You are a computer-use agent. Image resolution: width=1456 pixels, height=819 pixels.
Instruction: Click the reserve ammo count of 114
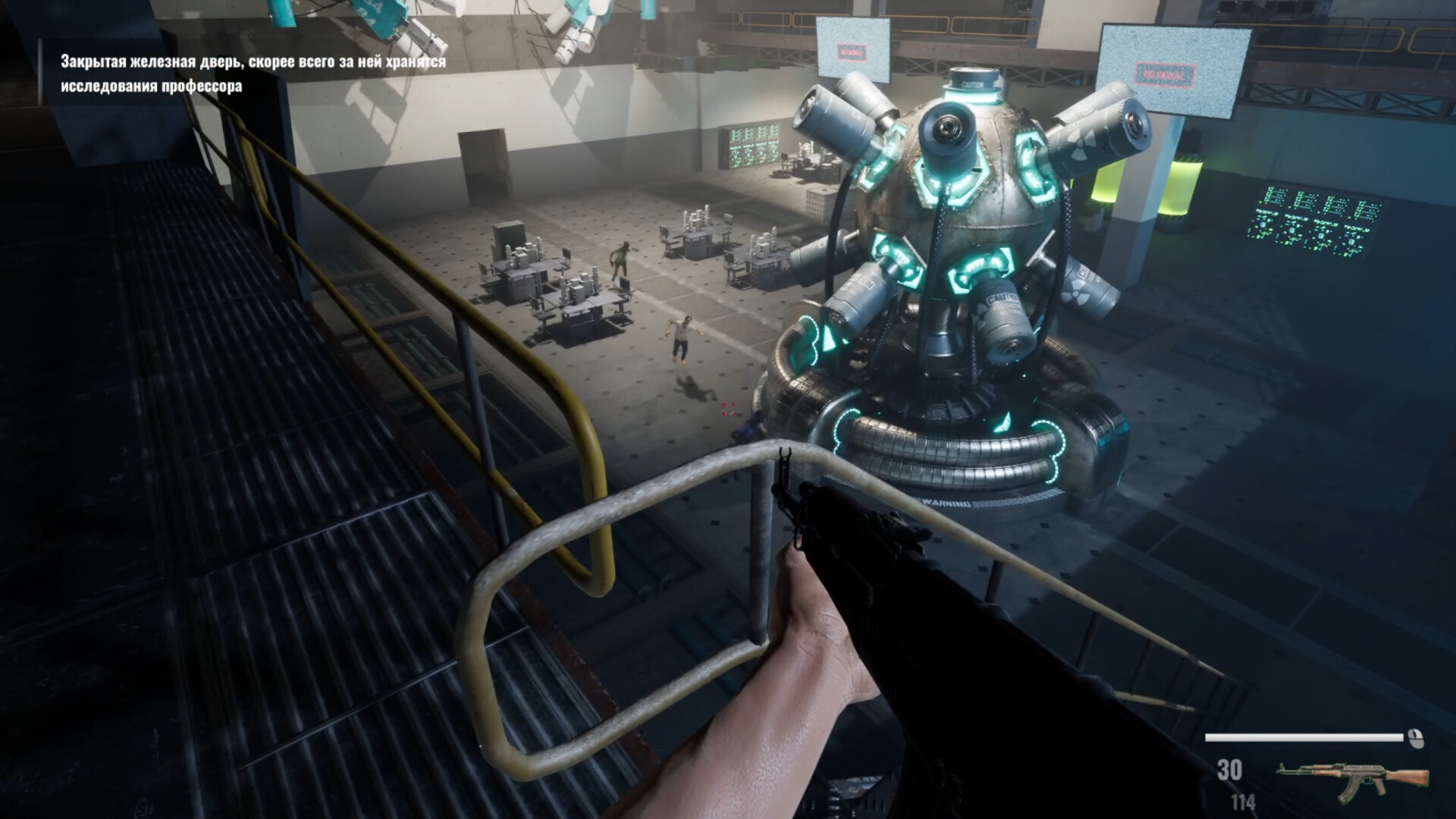coord(1242,802)
